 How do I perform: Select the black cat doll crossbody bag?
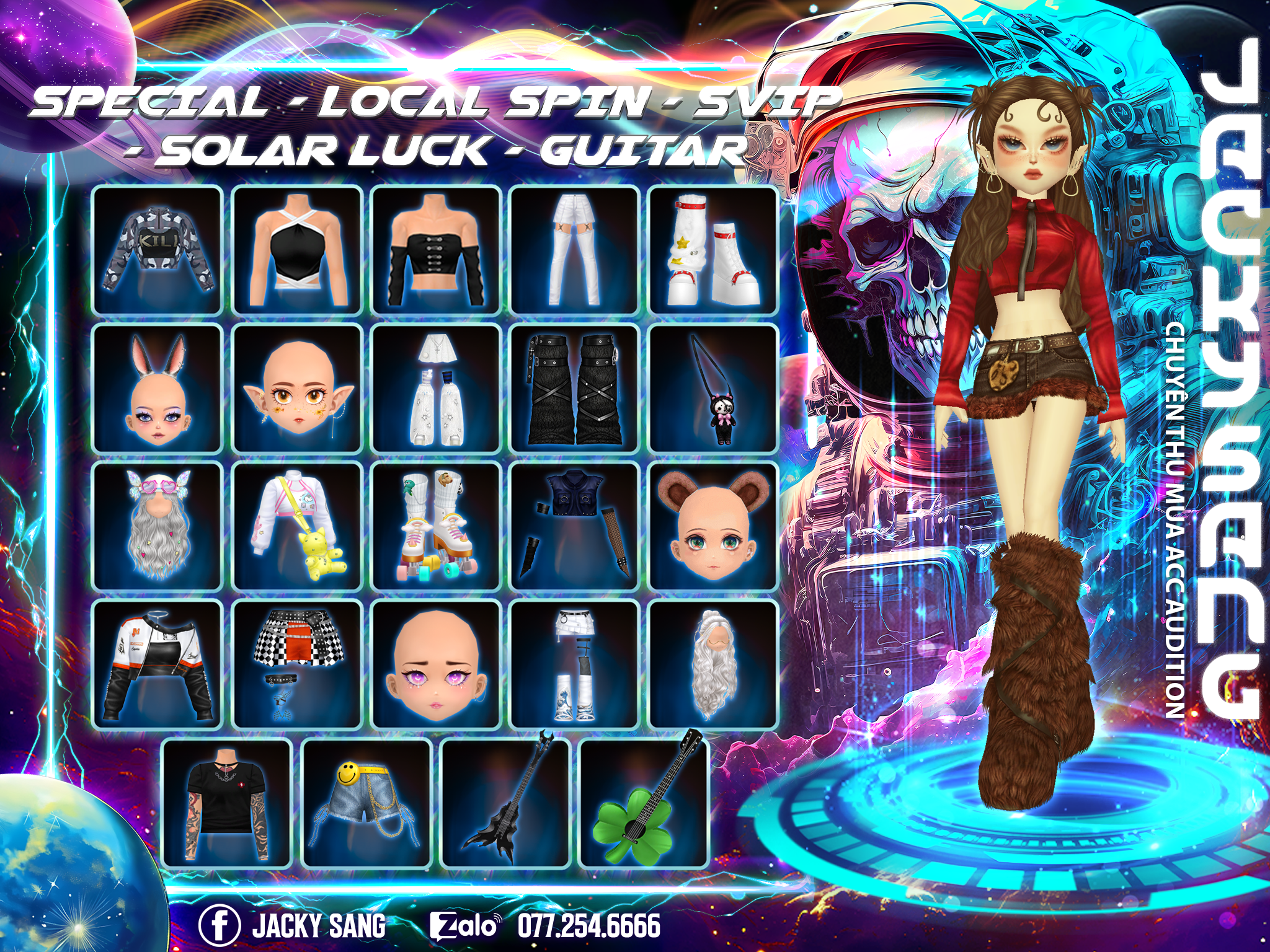[713, 389]
